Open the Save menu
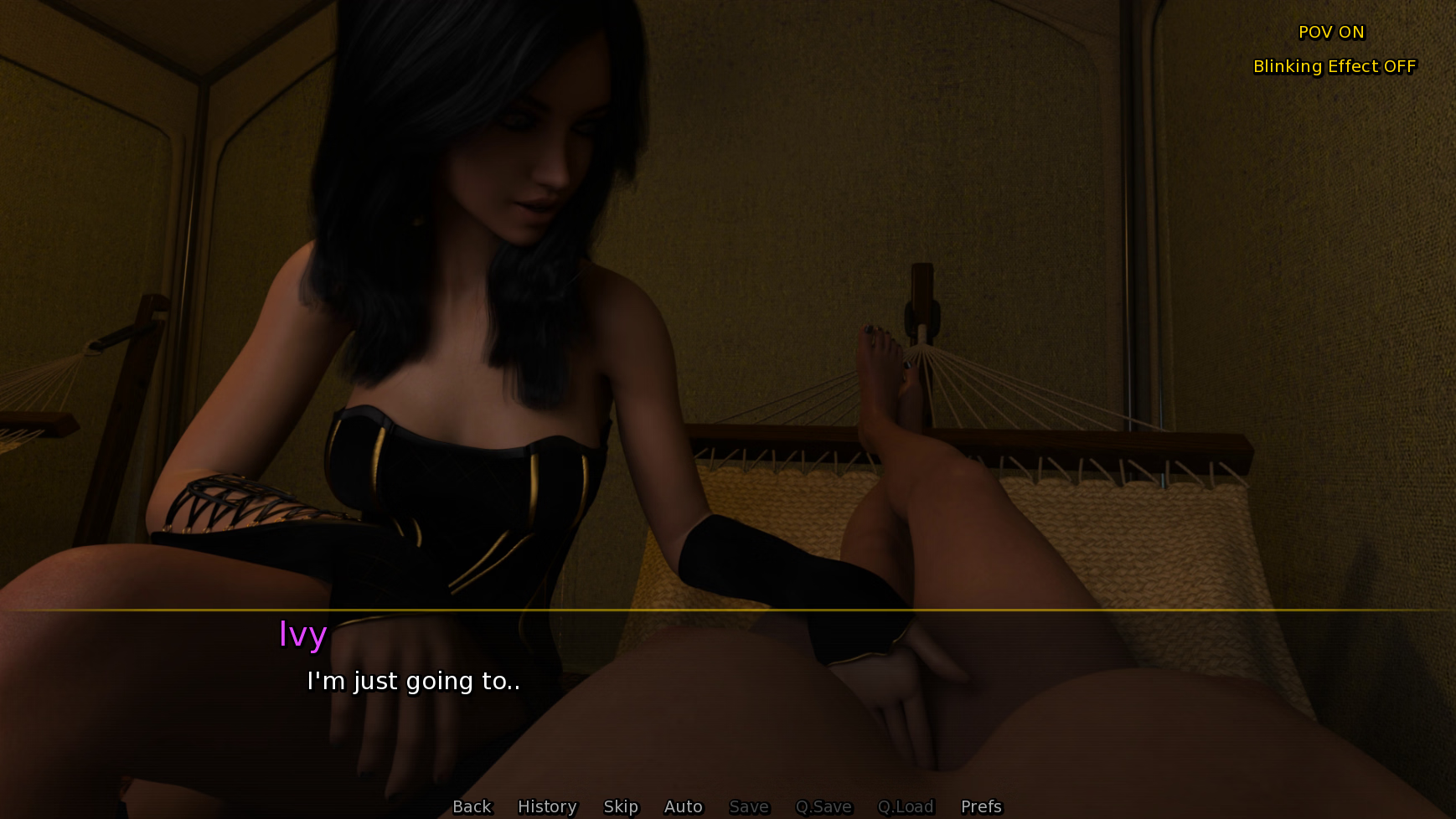Screen dimensions: 1456x819 [749, 806]
